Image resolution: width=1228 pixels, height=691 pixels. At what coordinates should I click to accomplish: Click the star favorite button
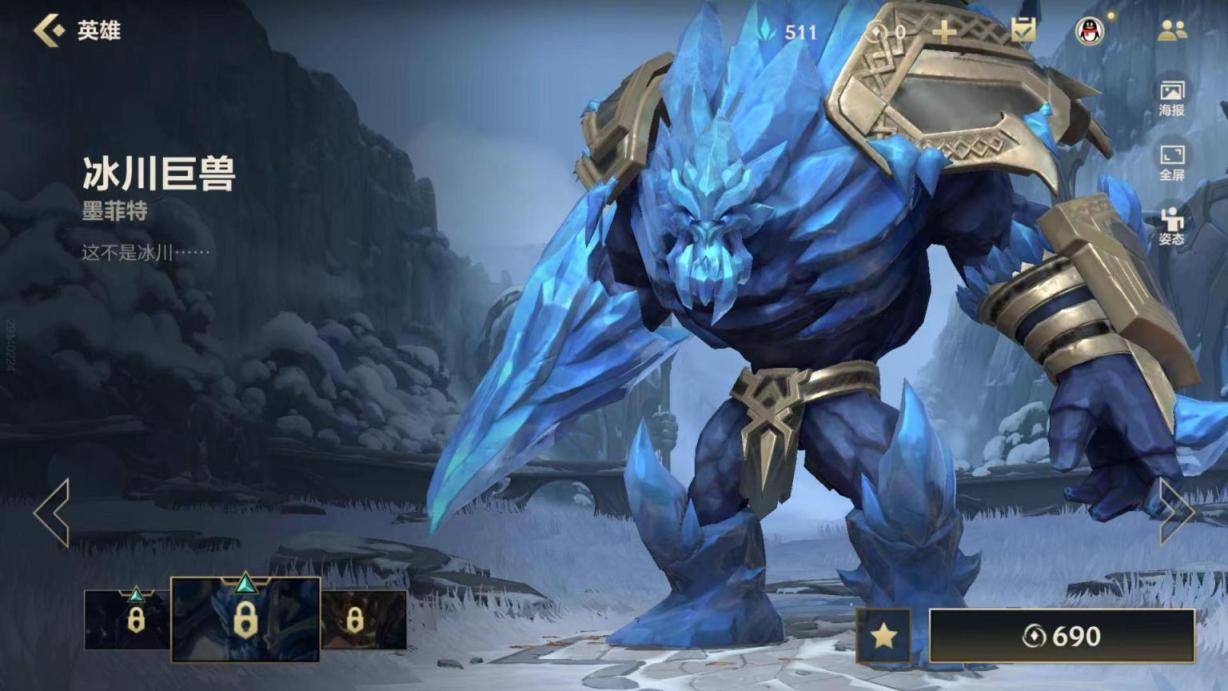click(883, 636)
